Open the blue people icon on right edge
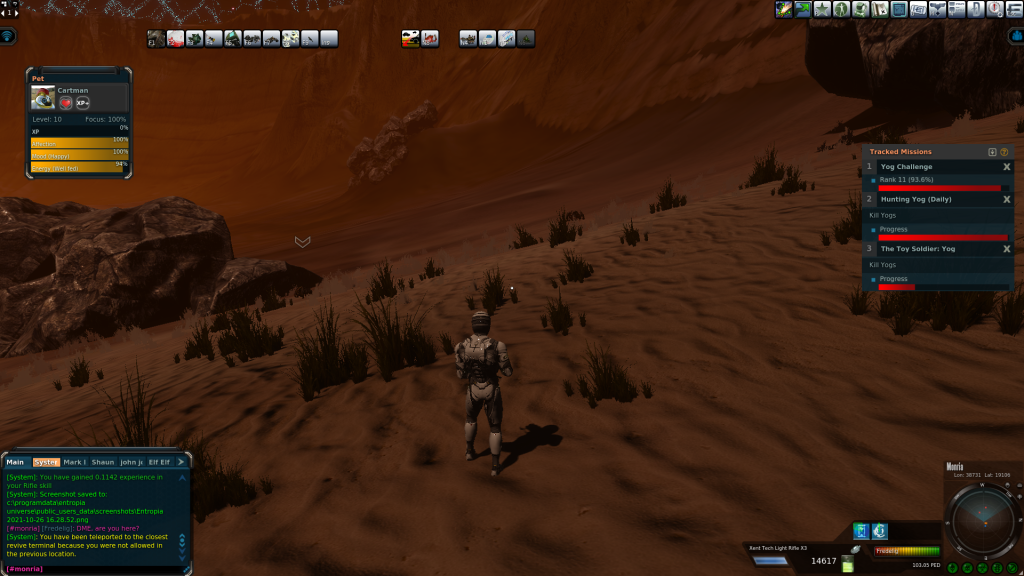This screenshot has height=576, width=1024. (1014, 36)
